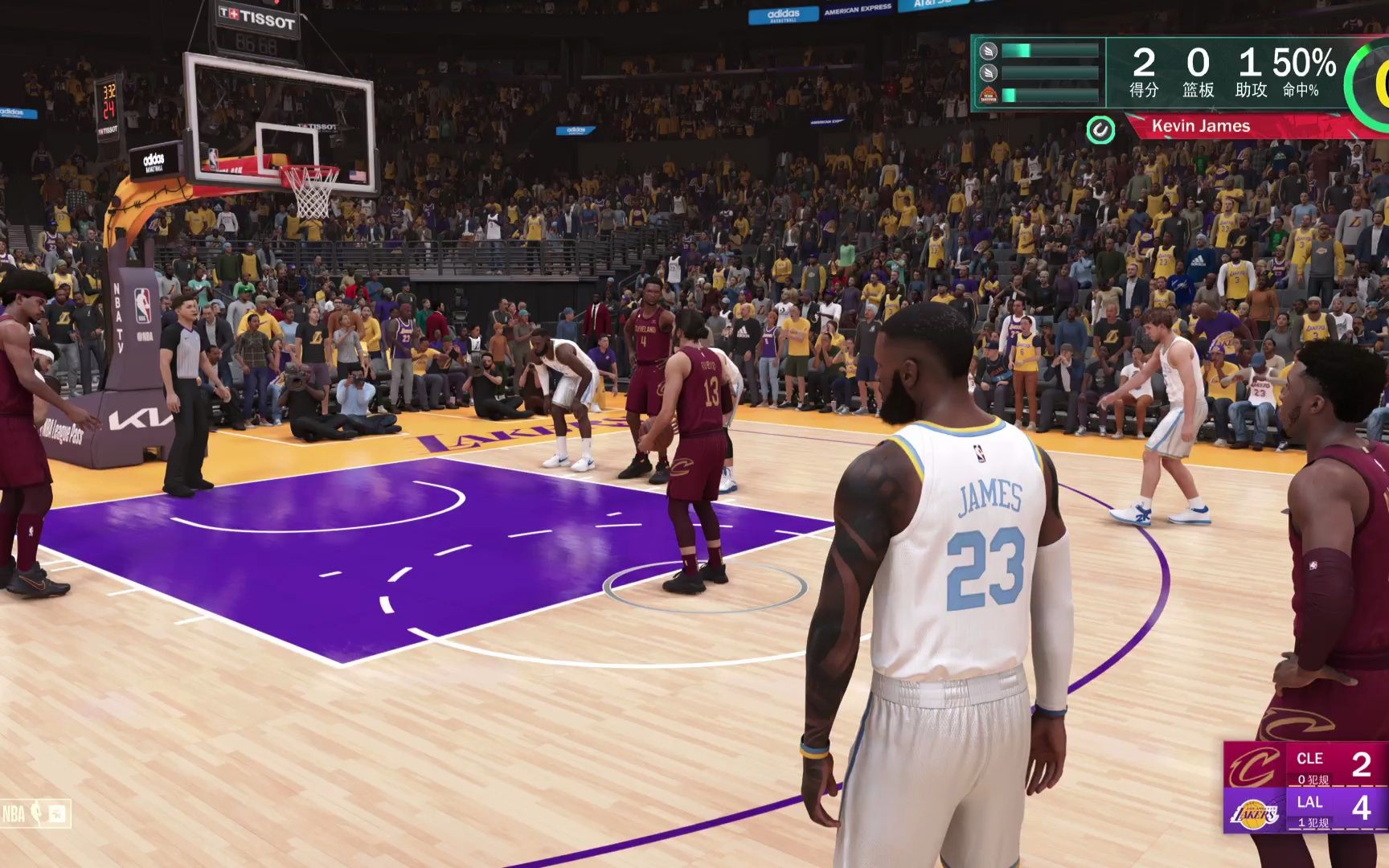This screenshot has height=868, width=1389.
Task: Toggle the second player takeover meter
Action: click(1051, 72)
